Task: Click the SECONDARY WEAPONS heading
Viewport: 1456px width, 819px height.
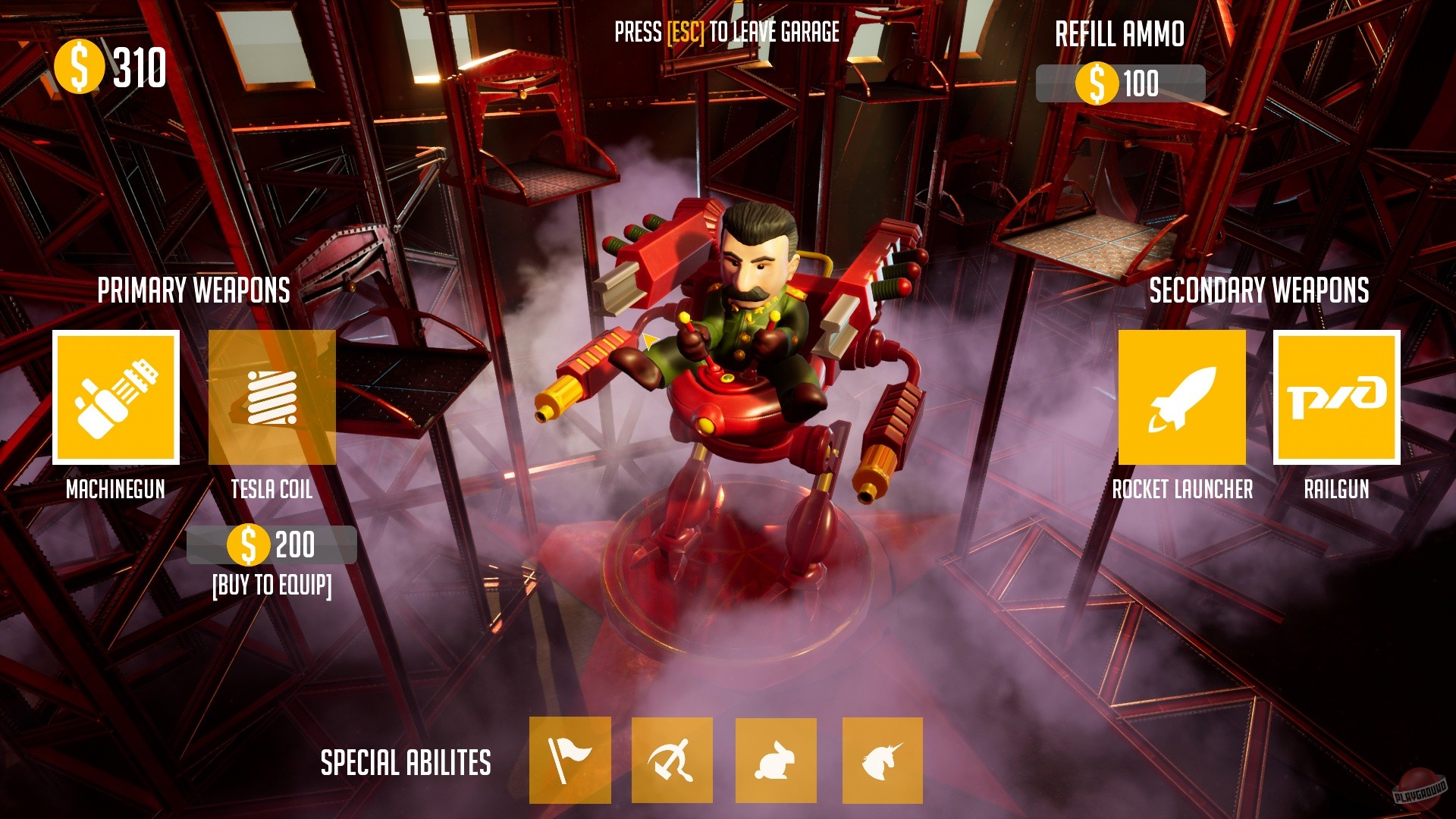Action: [x=1259, y=290]
